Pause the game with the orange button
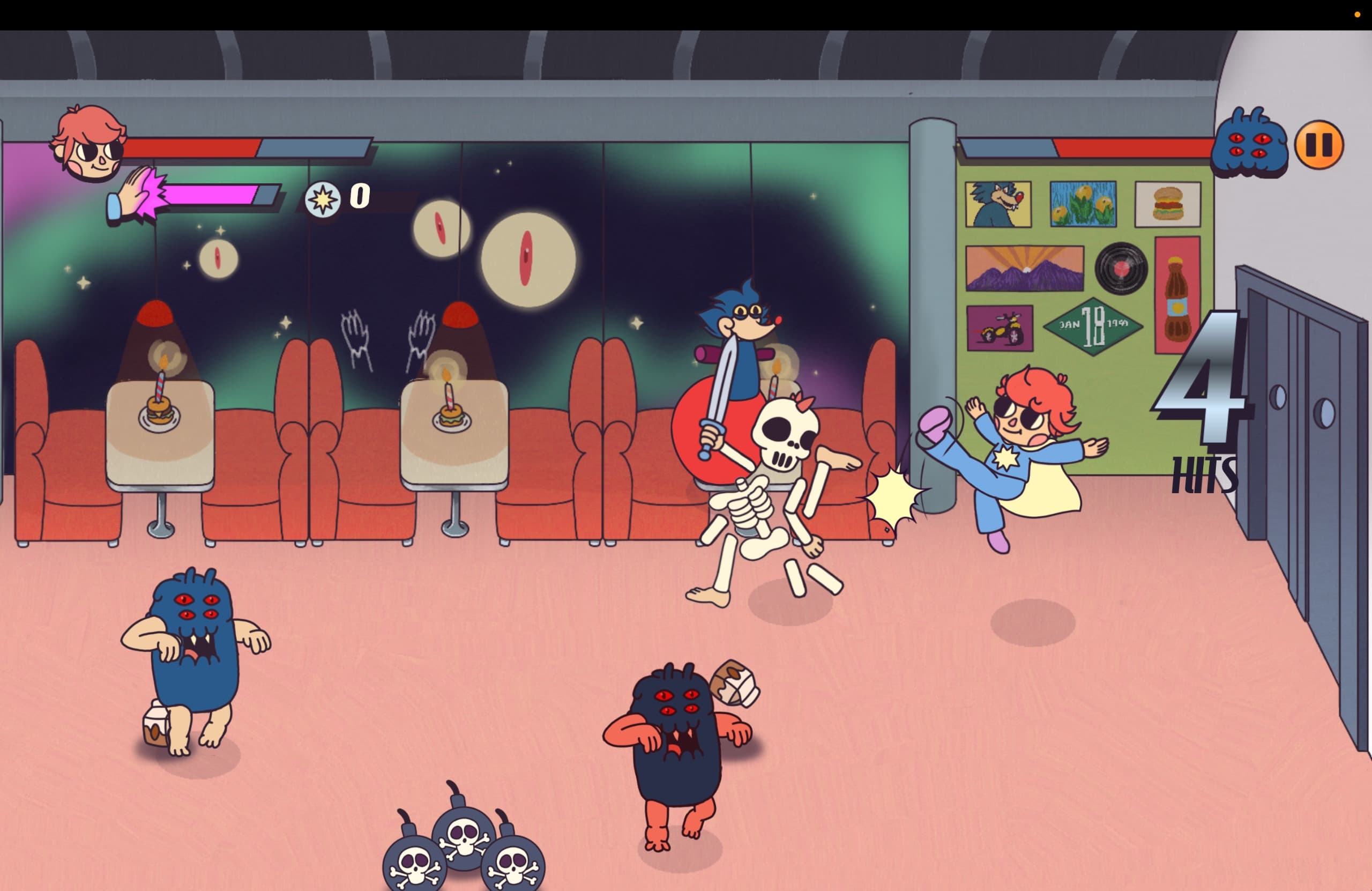The image size is (1372, 891). pyautogui.click(x=1318, y=145)
